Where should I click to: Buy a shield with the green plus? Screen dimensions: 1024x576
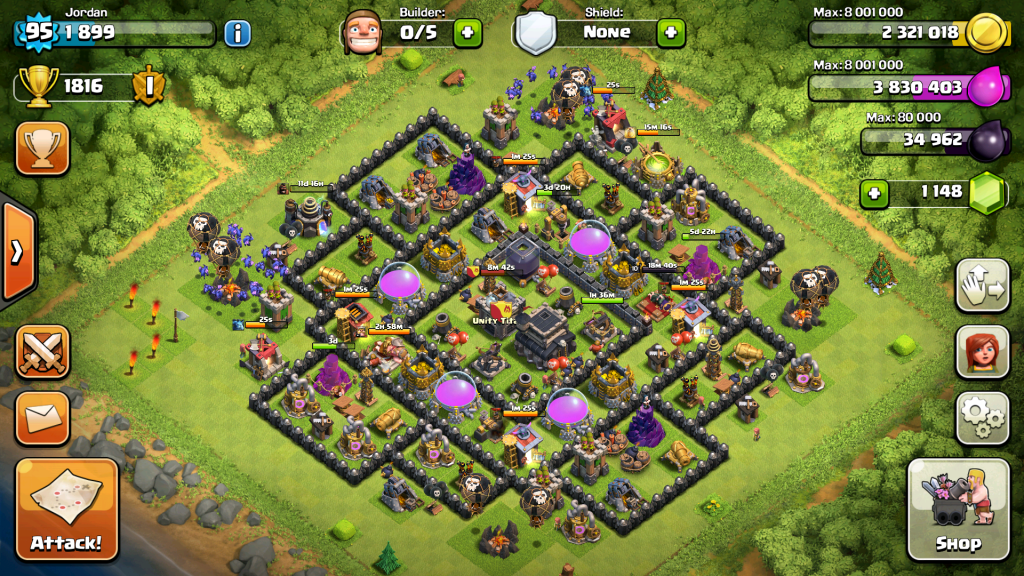(x=671, y=33)
